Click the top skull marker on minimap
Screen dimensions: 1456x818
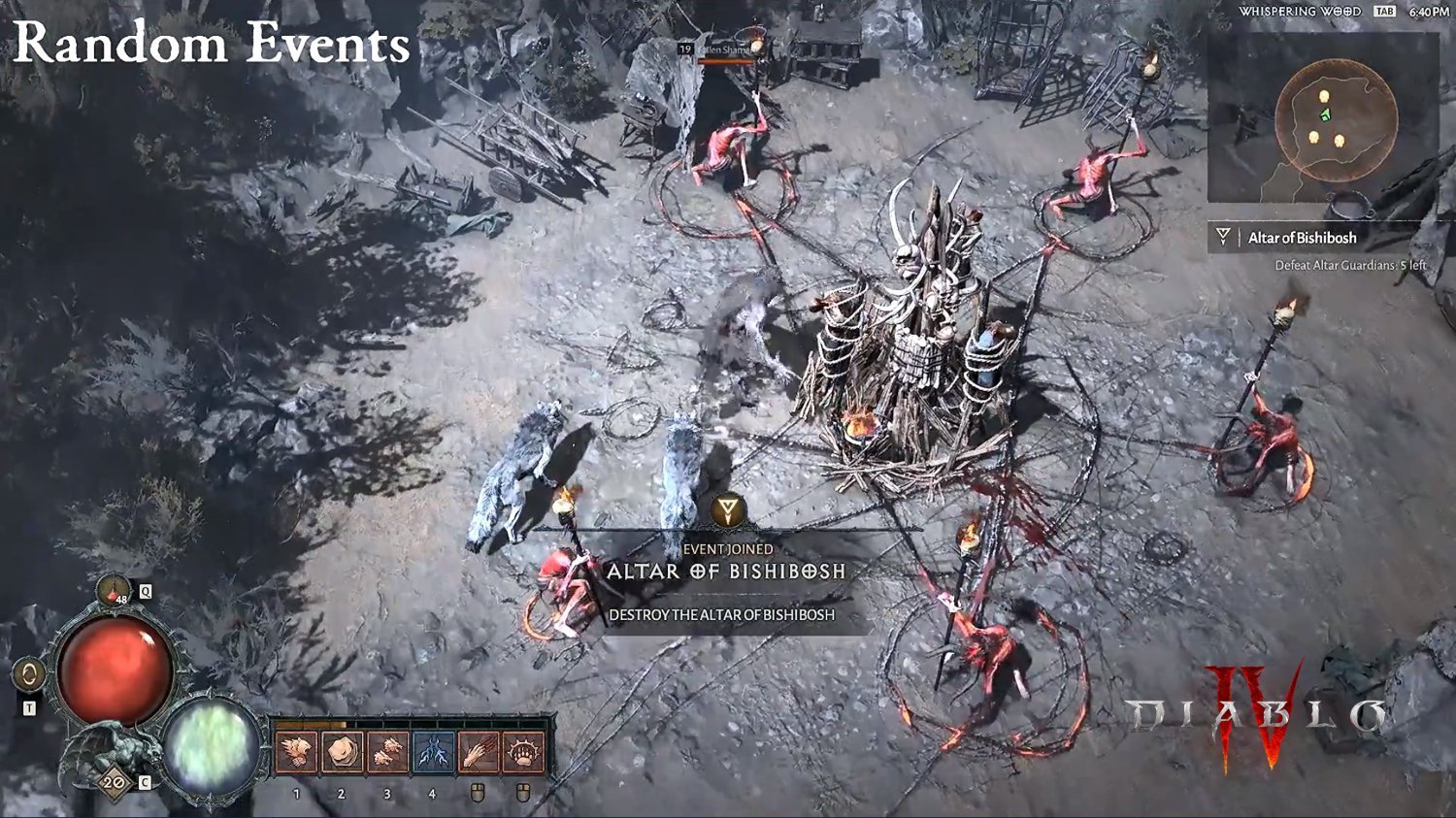click(x=1323, y=97)
